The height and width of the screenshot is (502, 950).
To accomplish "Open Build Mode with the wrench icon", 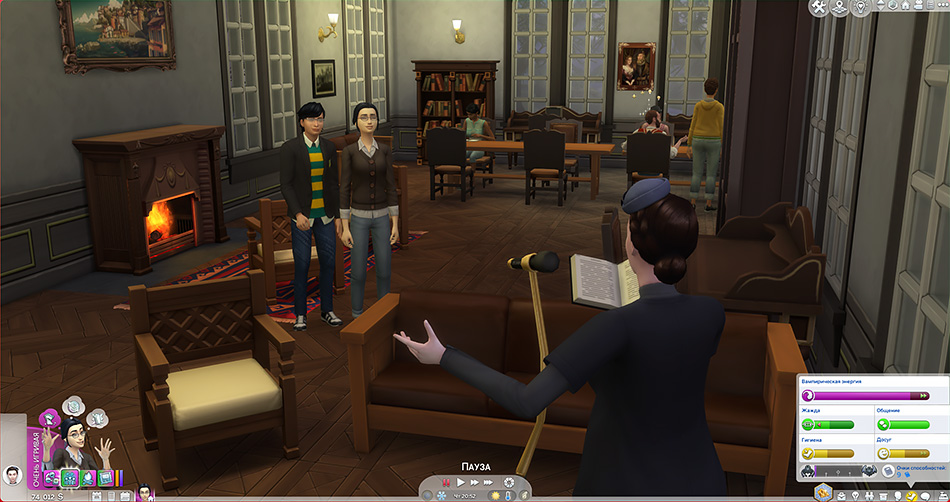I will pyautogui.click(x=819, y=6).
